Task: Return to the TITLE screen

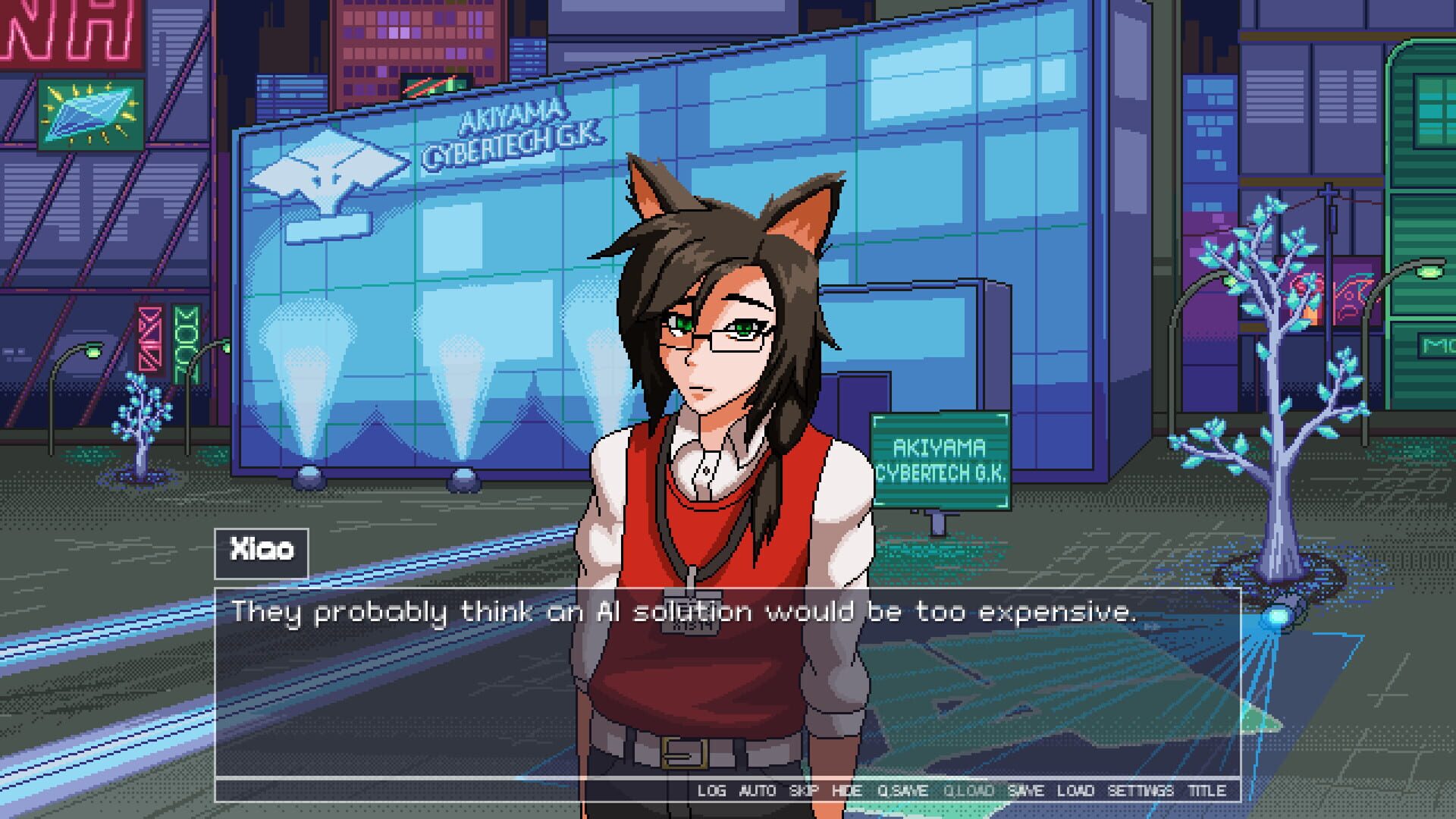Action: tap(1207, 790)
